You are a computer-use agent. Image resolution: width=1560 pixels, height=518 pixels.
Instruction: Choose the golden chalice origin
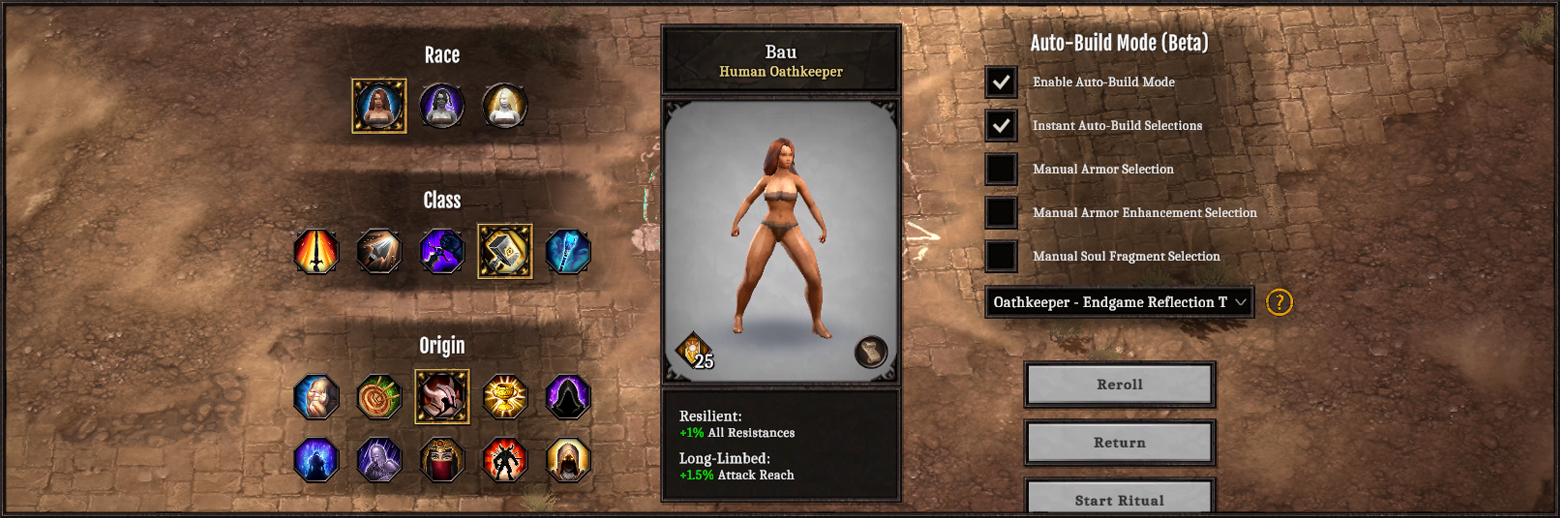504,397
